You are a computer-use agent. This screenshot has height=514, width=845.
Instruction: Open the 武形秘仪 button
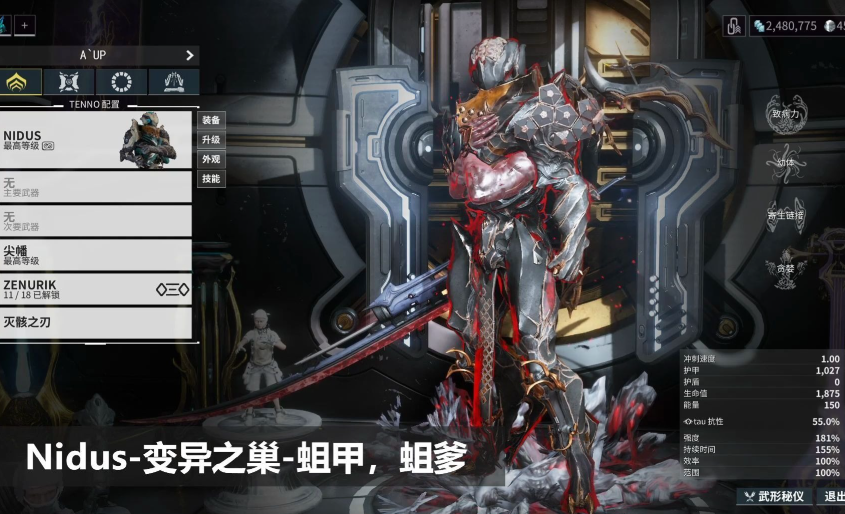point(774,496)
